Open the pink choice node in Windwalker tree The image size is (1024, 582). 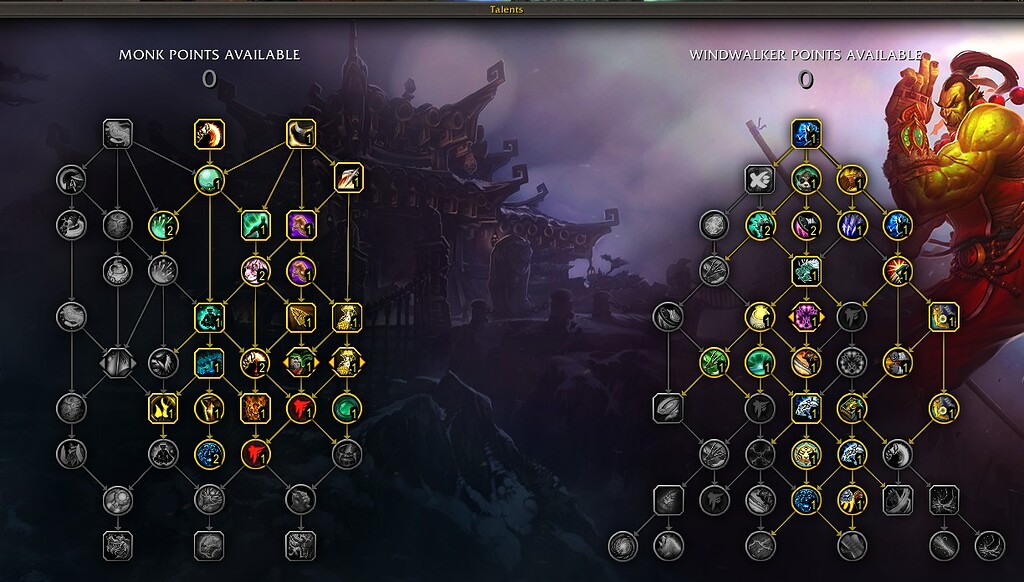pyautogui.click(x=806, y=317)
